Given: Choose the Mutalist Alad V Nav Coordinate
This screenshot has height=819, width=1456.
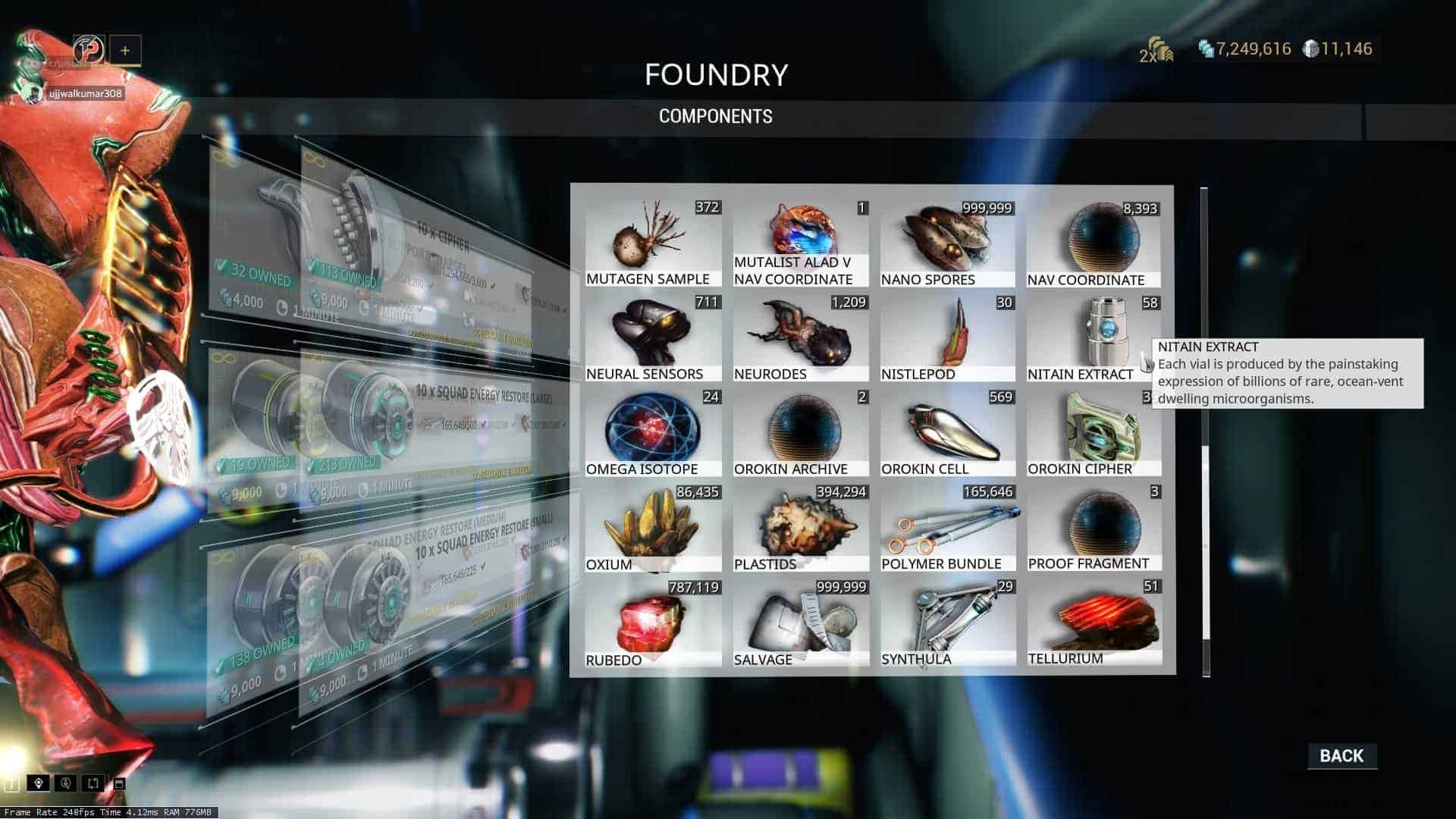Looking at the screenshot, I should coord(801,243).
